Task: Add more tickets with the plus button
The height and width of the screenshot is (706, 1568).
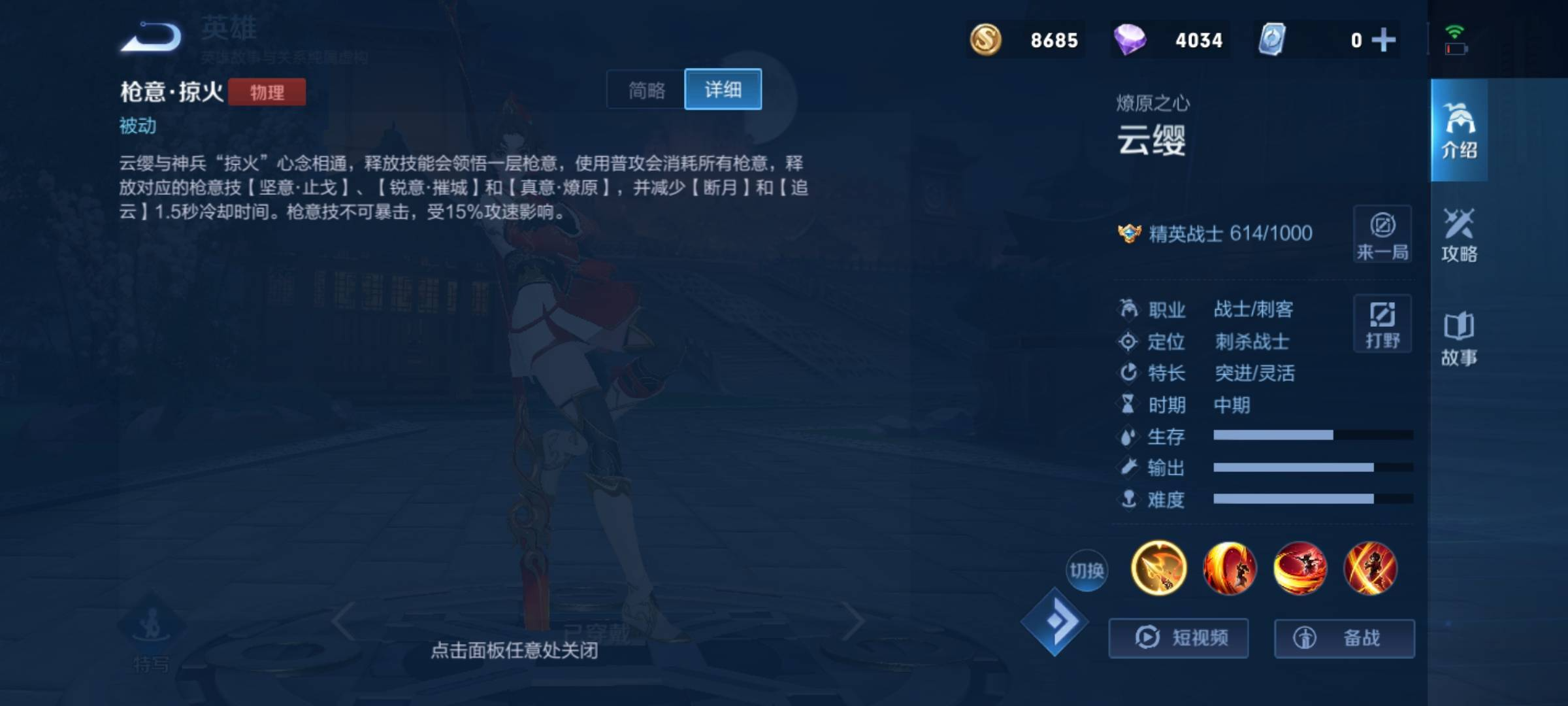Action: tap(1383, 40)
